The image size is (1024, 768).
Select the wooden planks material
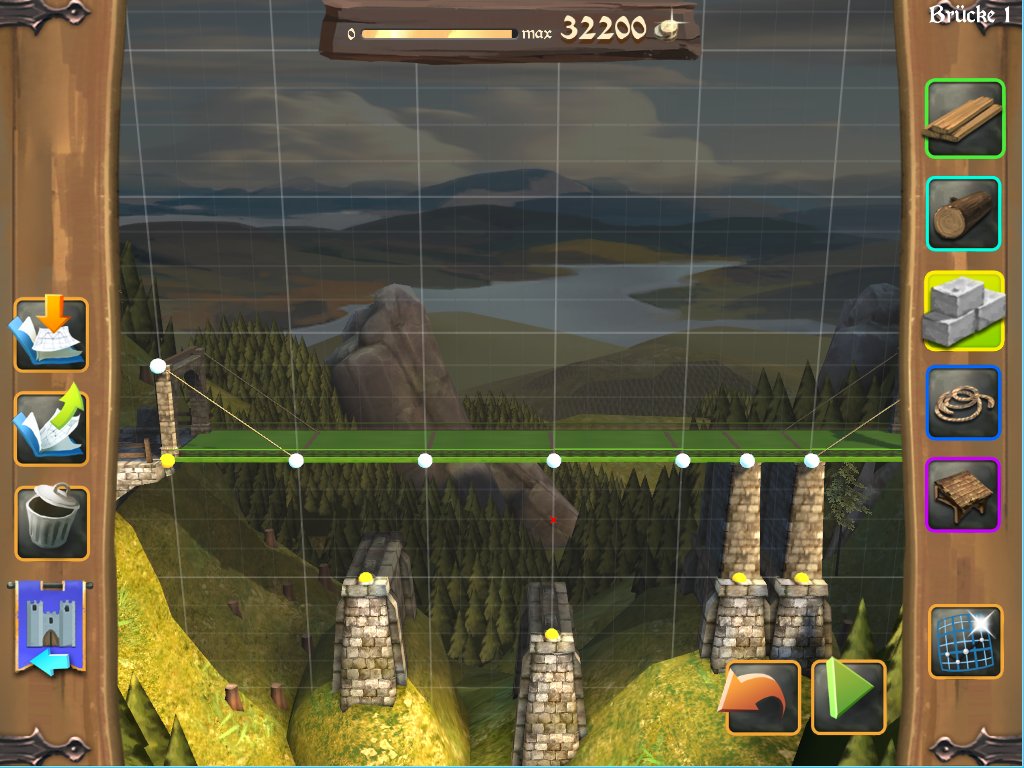[x=964, y=119]
